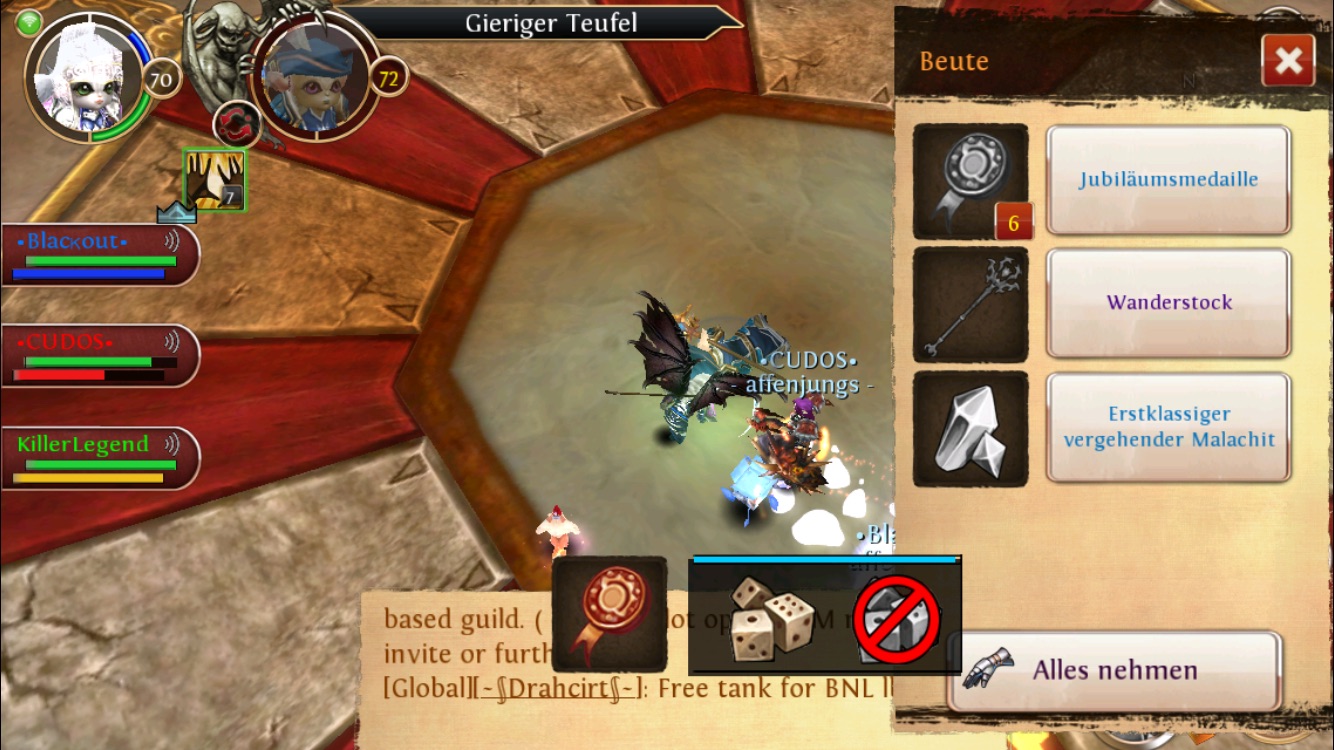
Task: Select party member Blackout's frame
Action: [x=98, y=254]
